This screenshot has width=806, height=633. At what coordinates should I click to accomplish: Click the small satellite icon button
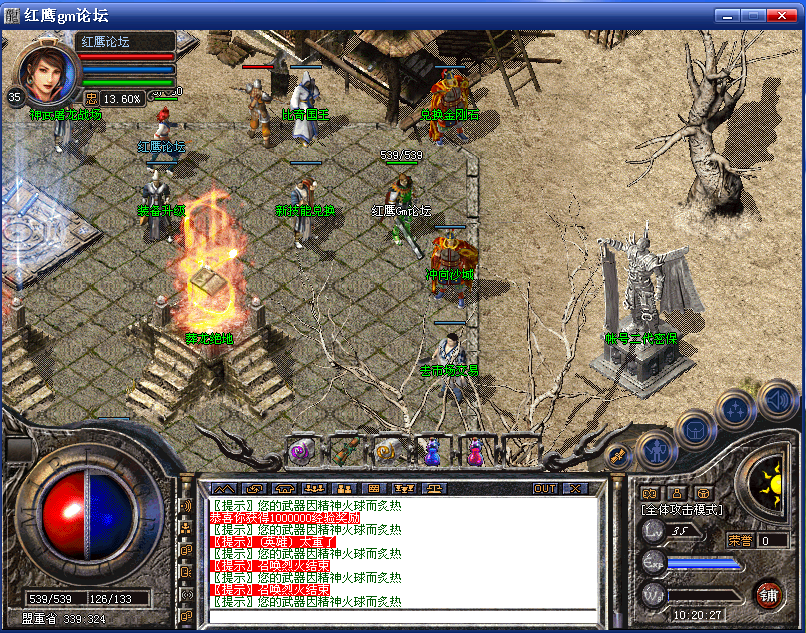tap(618, 456)
